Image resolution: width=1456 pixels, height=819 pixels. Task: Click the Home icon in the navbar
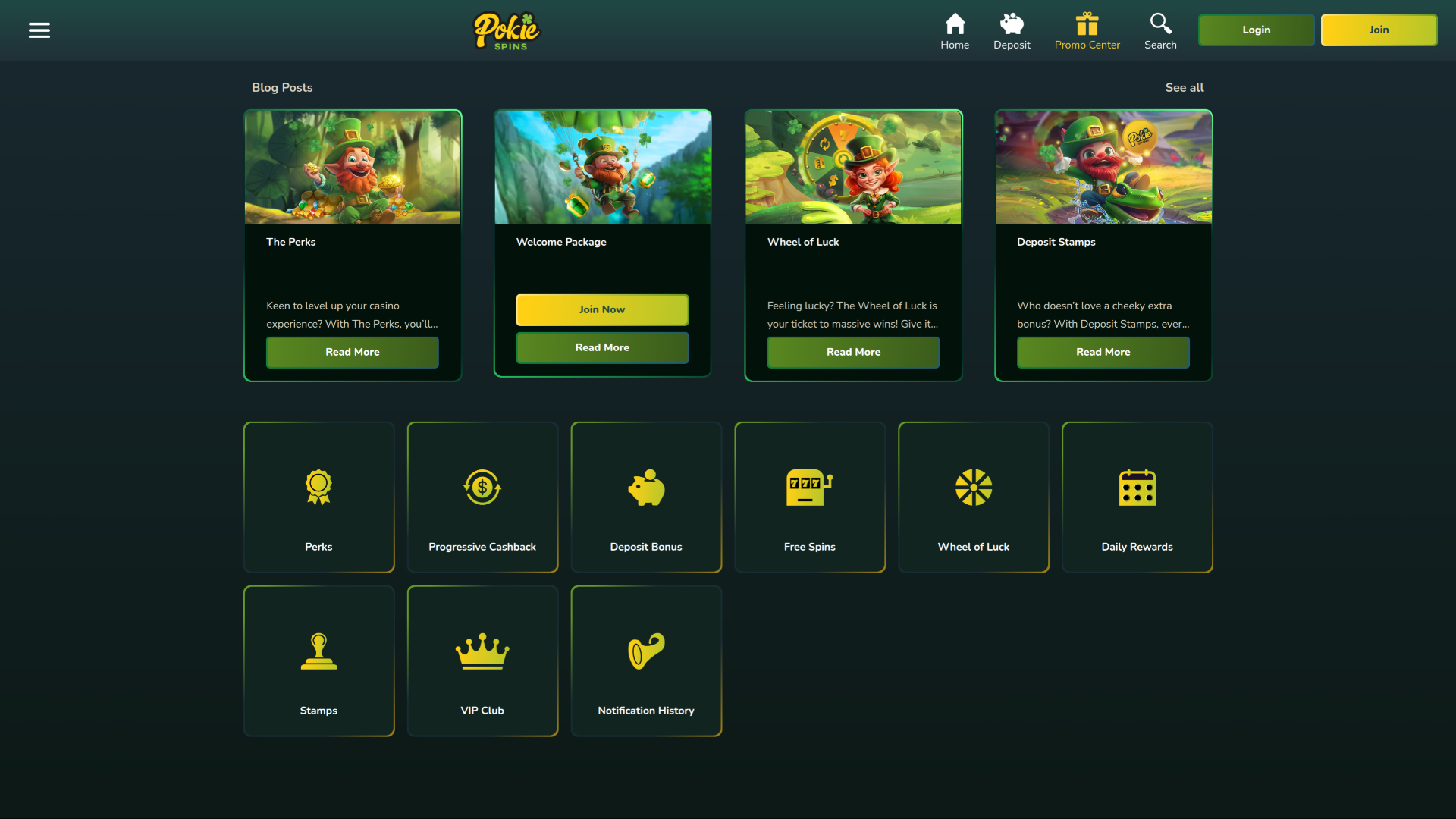pyautogui.click(x=955, y=22)
